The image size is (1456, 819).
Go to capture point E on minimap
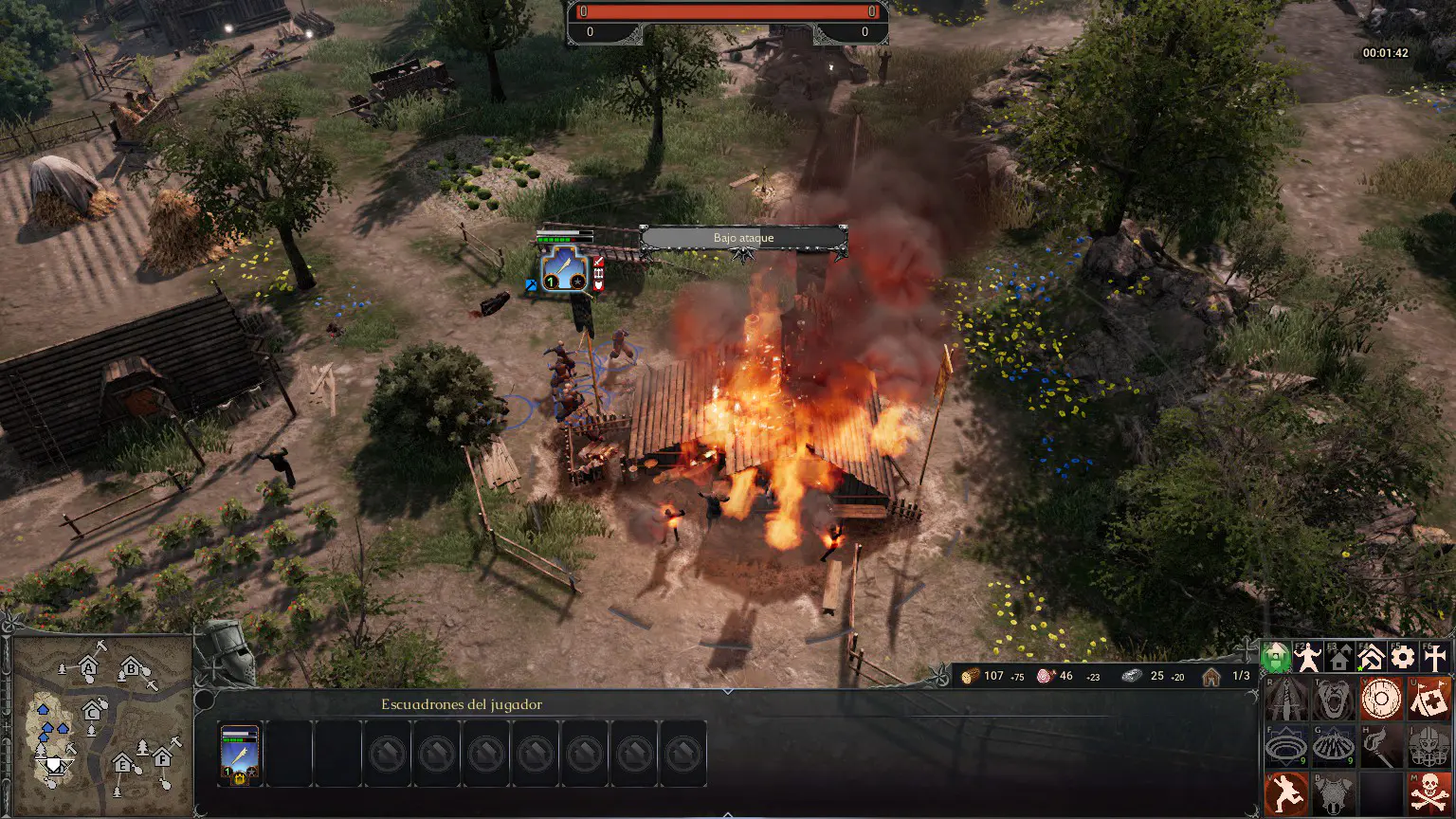click(122, 763)
